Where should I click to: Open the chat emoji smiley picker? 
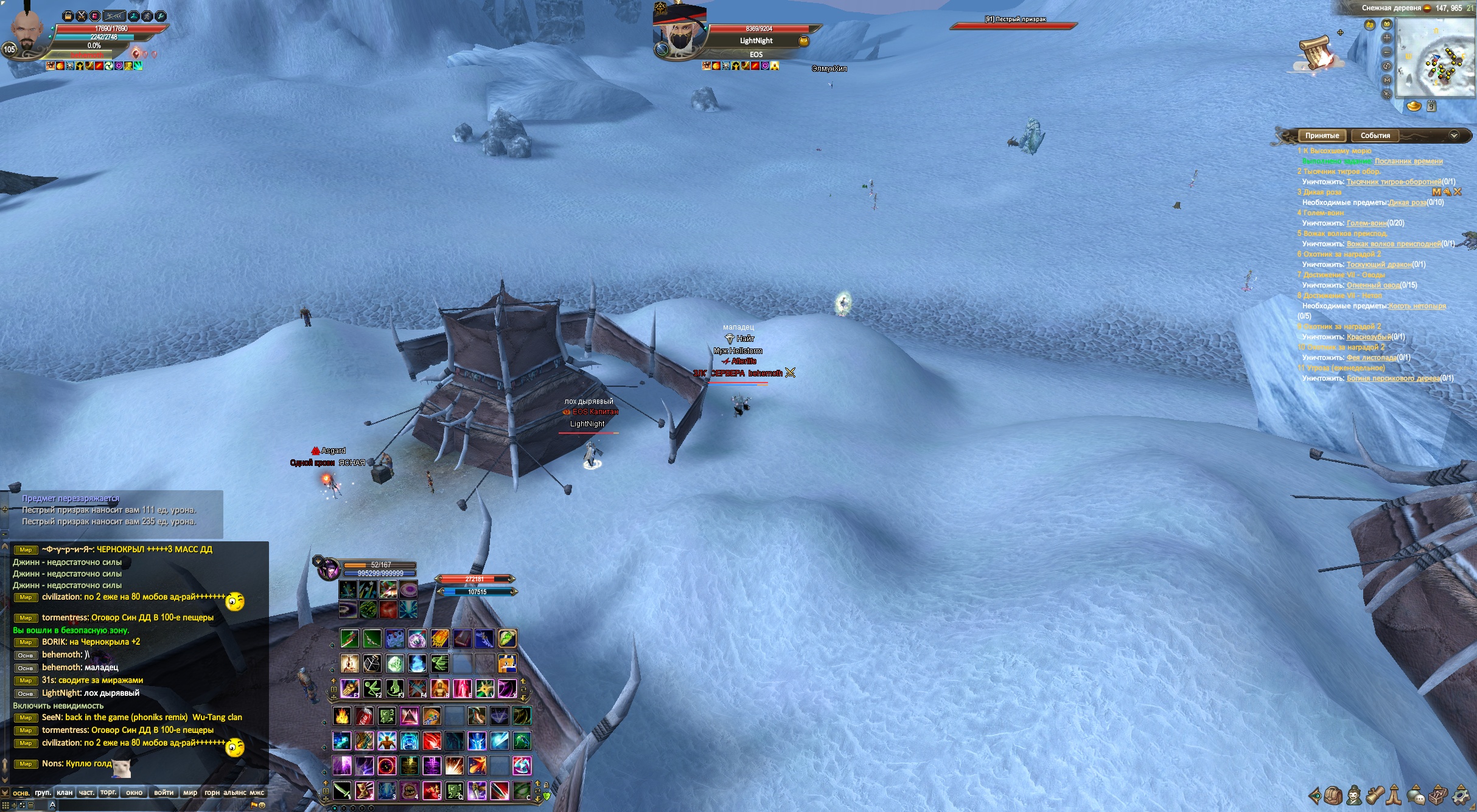click(x=262, y=805)
